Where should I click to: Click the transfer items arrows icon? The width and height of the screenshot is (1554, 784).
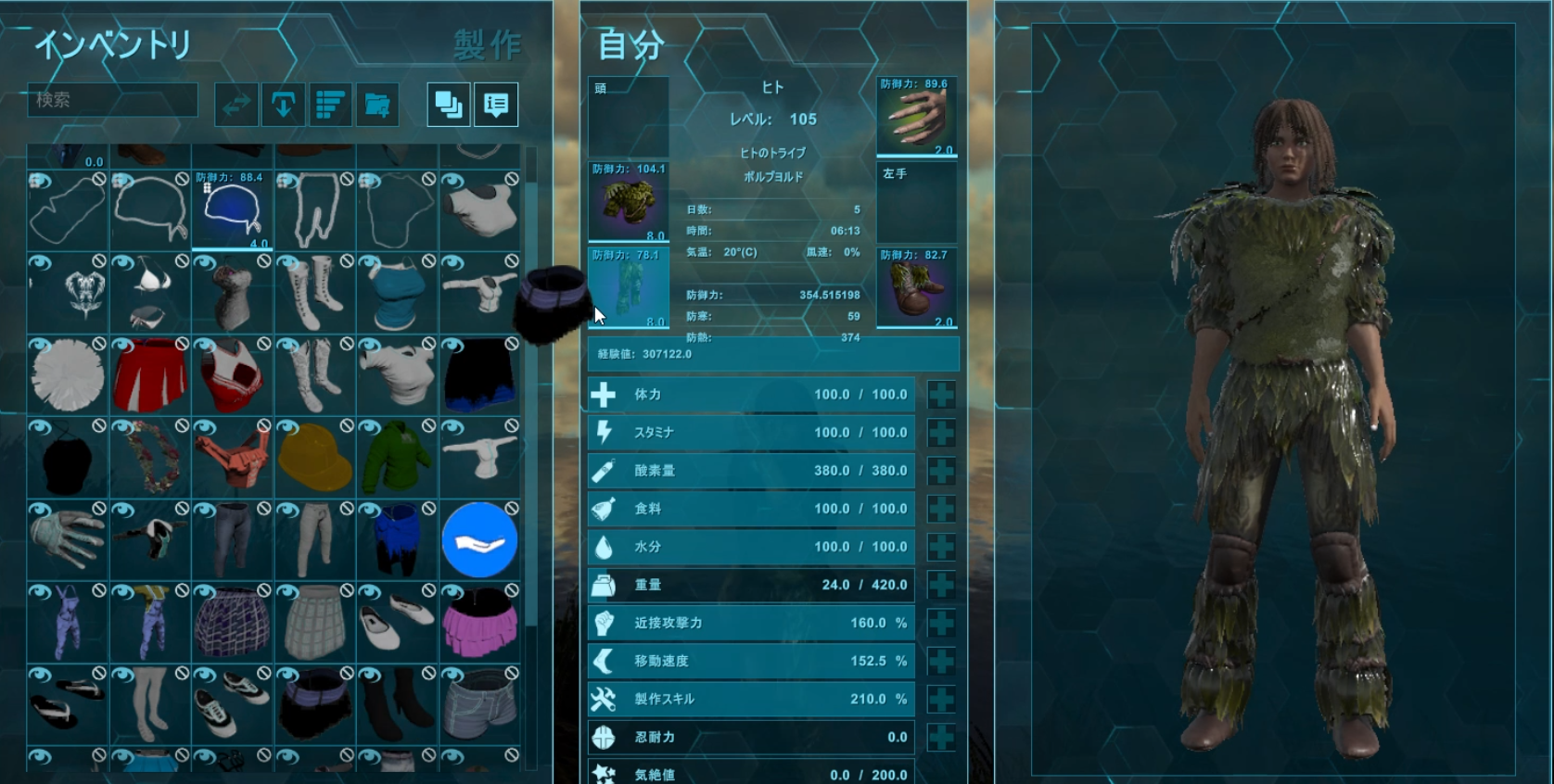click(x=236, y=104)
